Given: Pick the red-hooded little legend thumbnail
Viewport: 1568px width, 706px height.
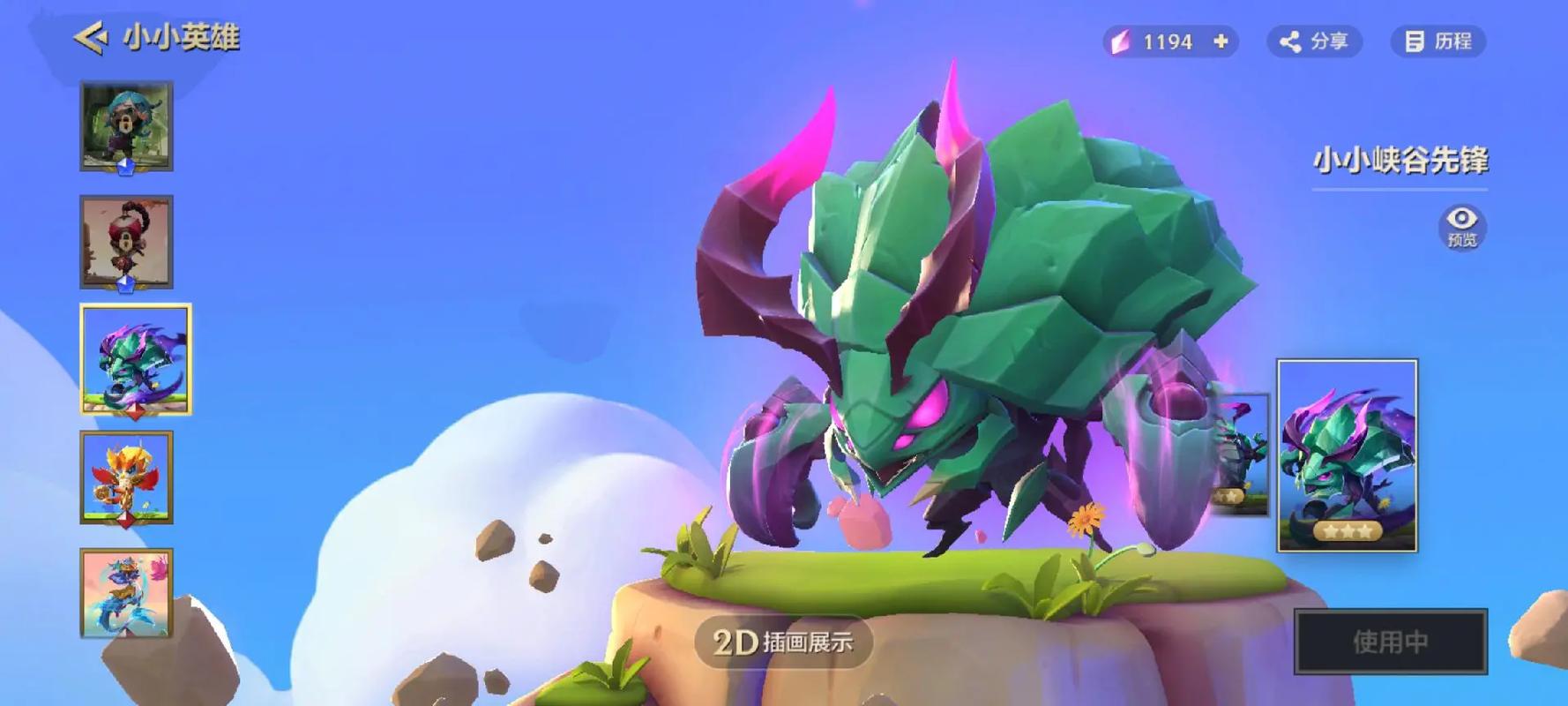Looking at the screenshot, I should coord(126,242).
